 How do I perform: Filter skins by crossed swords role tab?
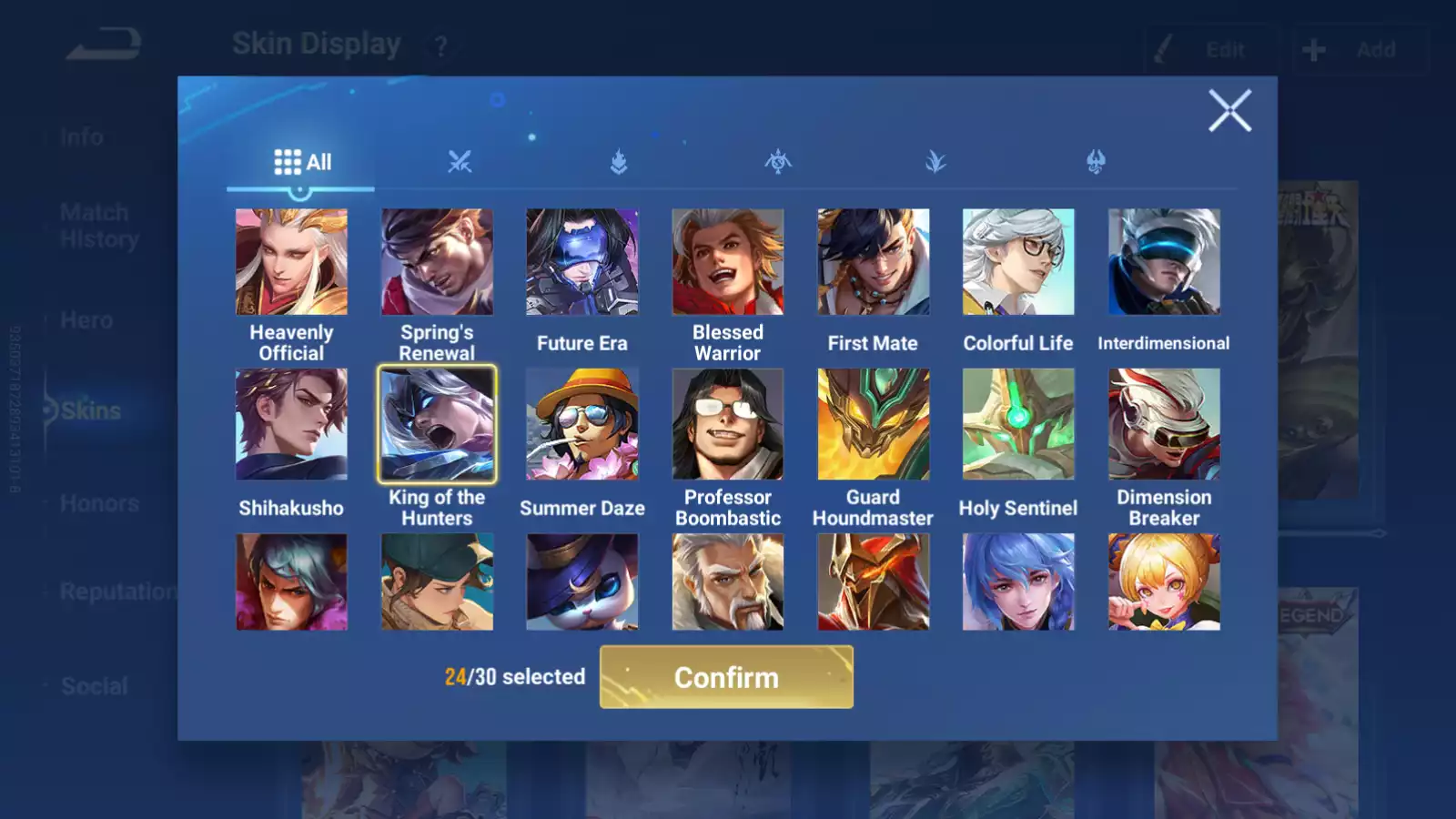[460, 162]
